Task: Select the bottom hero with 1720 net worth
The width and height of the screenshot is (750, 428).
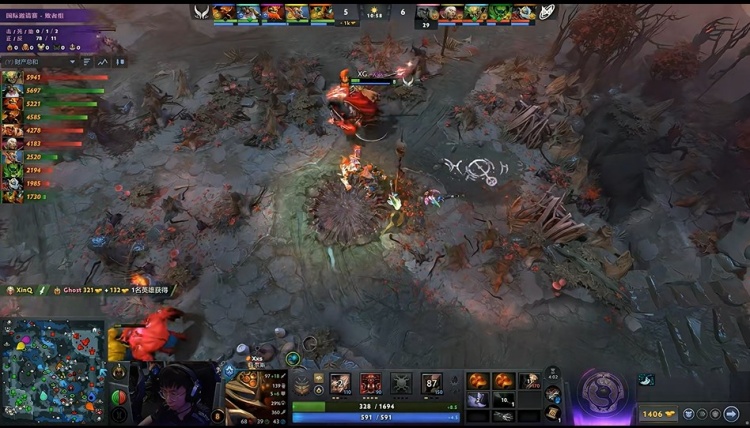Action: coord(12,197)
